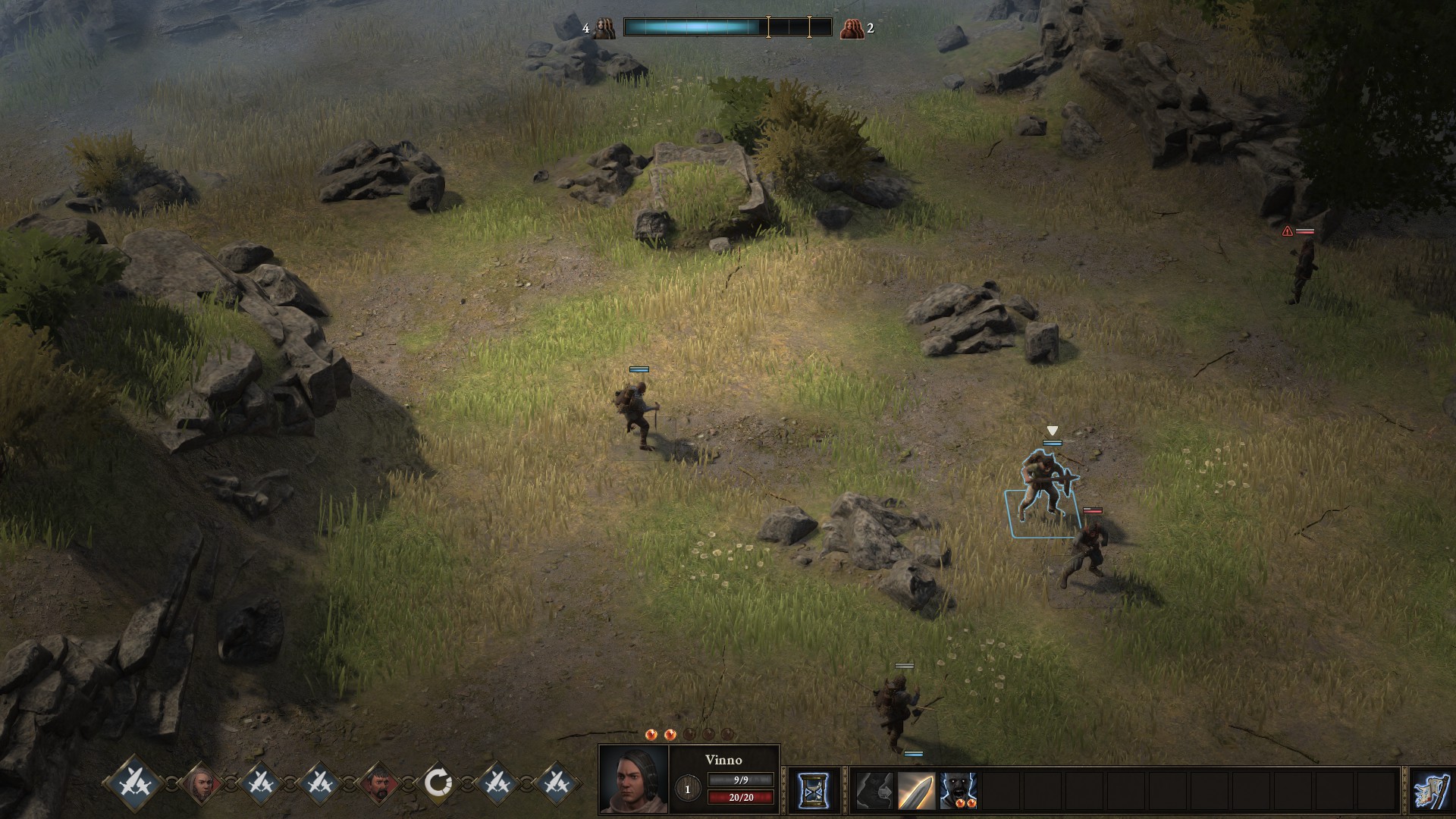Click the circular arrow round marker

tap(438, 783)
